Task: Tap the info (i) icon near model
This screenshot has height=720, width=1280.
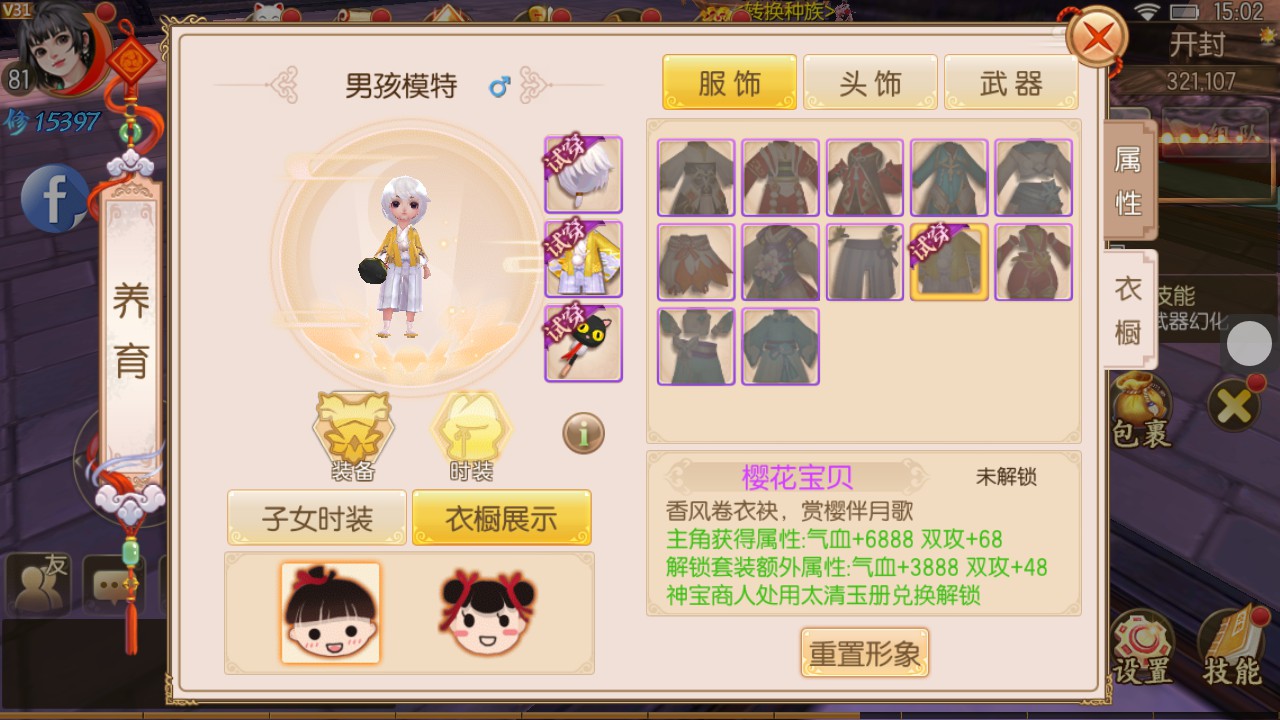Action: tap(583, 432)
